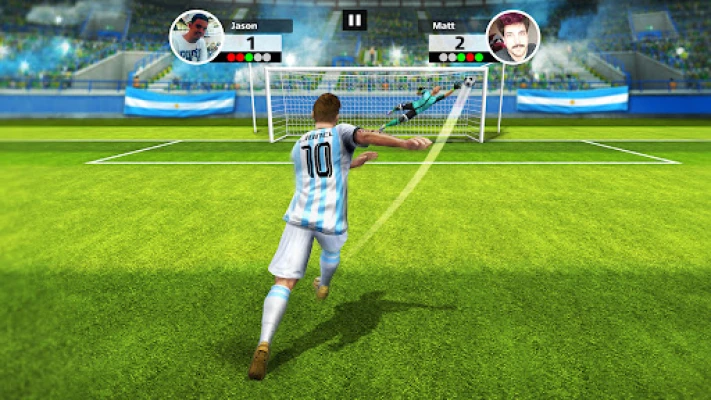Screen dimensions: 711x400
Task: Pause the match with the pause button
Action: (x=355, y=20)
